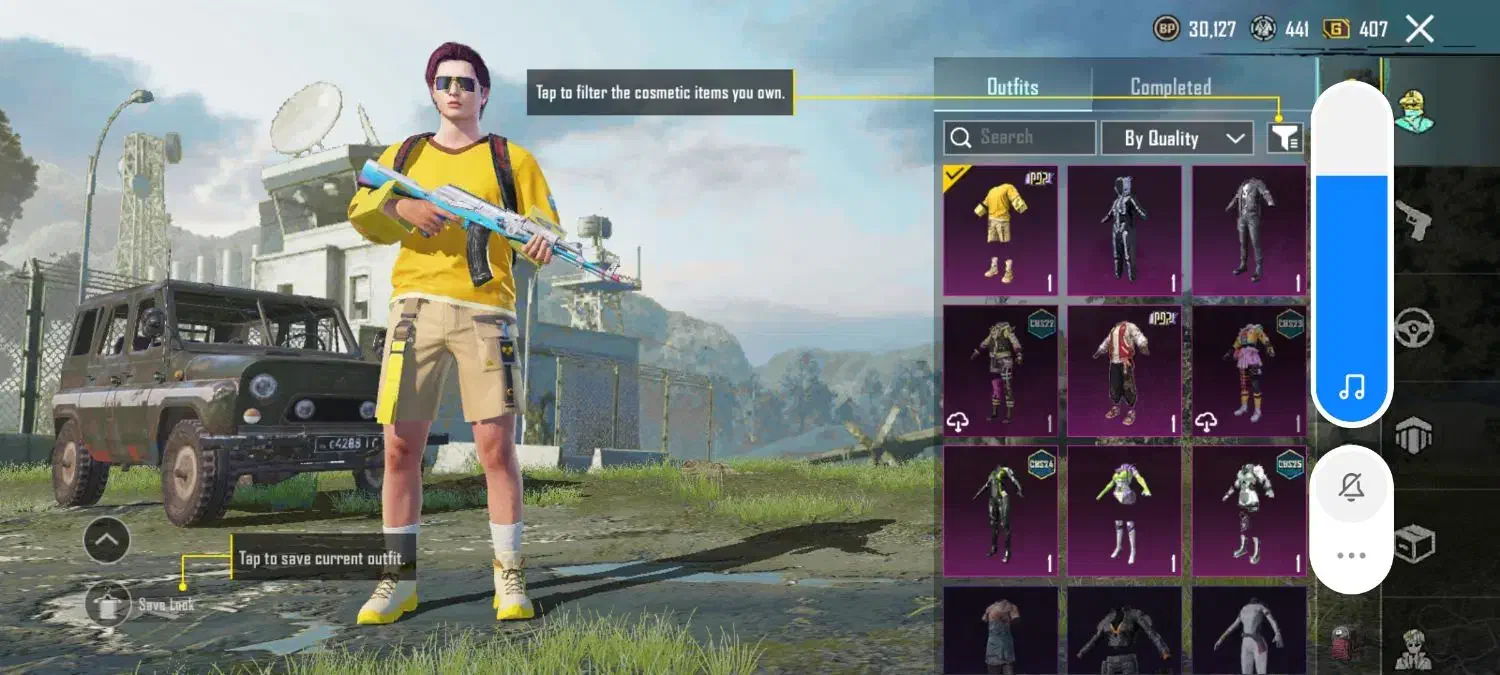The width and height of the screenshot is (1500, 675).
Task: Tap the Save Look hanger button
Action: coord(109,605)
